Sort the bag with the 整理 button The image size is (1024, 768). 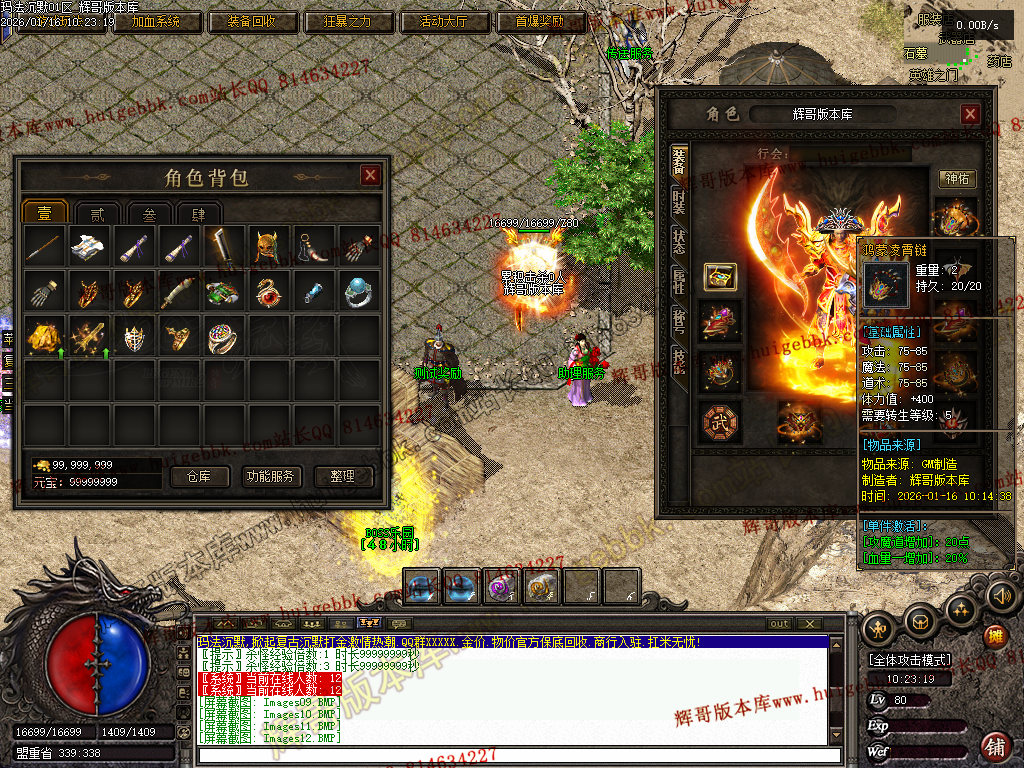coord(343,476)
